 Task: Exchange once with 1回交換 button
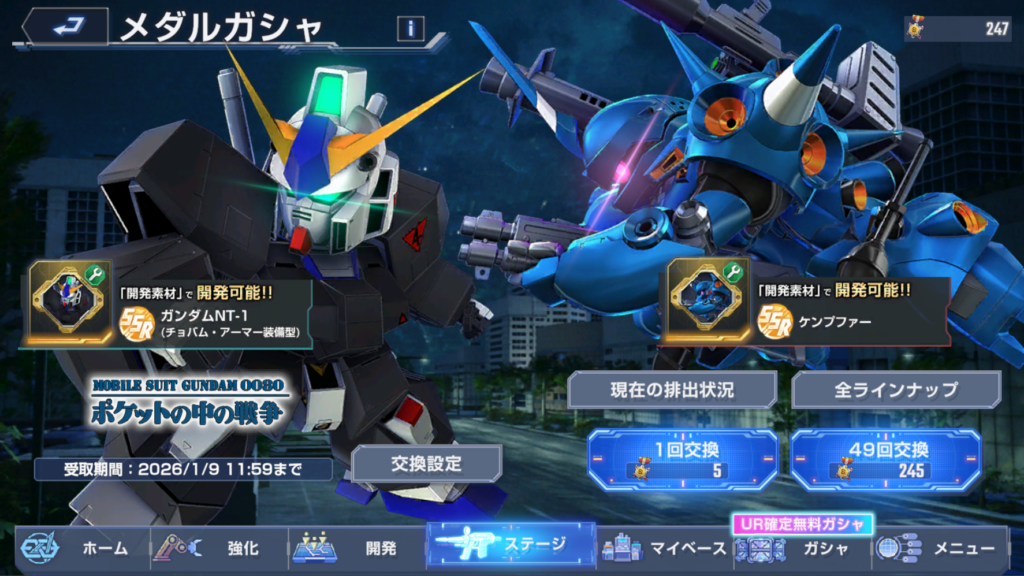coord(682,459)
